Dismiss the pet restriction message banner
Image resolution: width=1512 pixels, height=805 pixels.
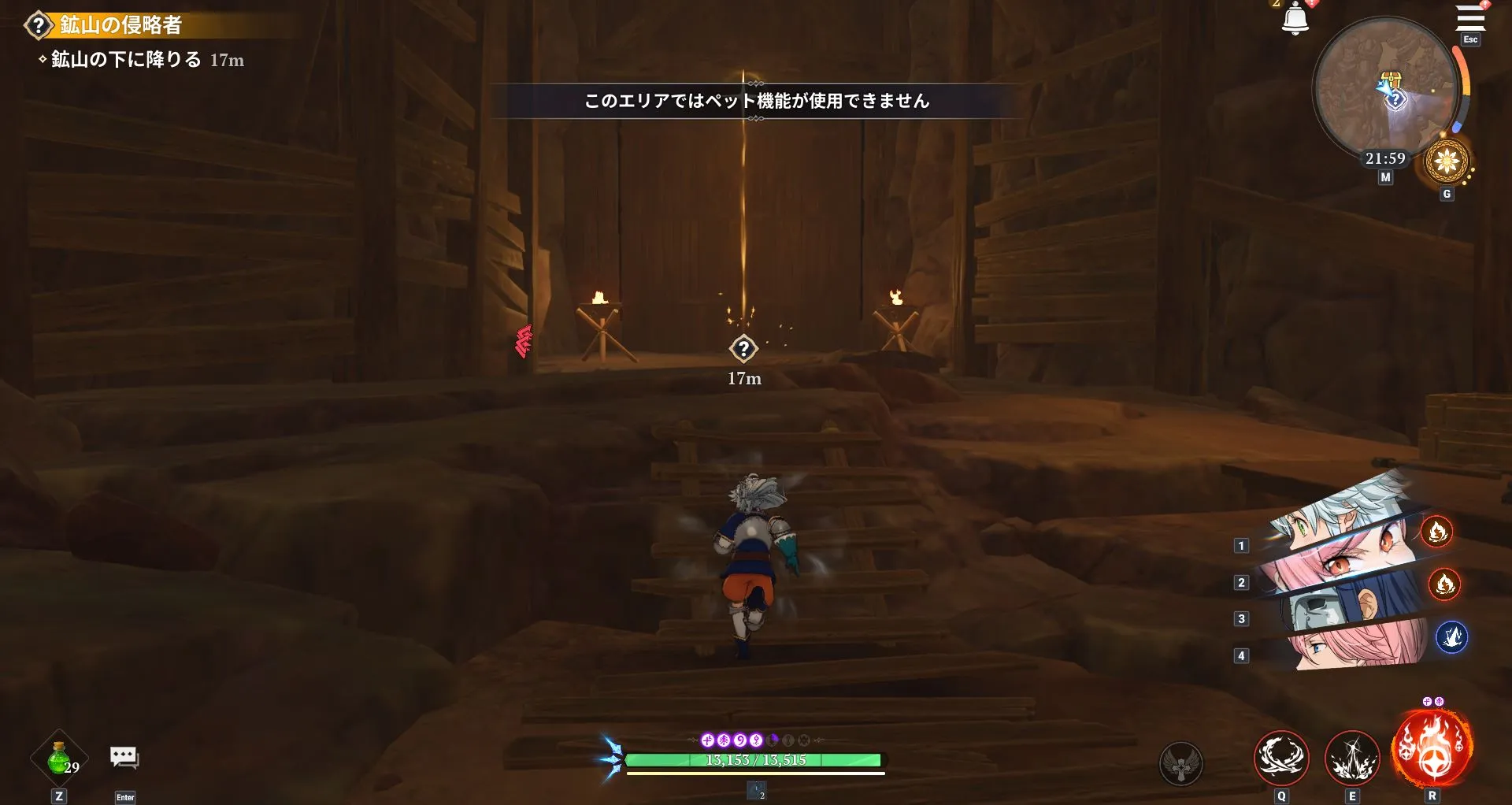tap(754, 102)
